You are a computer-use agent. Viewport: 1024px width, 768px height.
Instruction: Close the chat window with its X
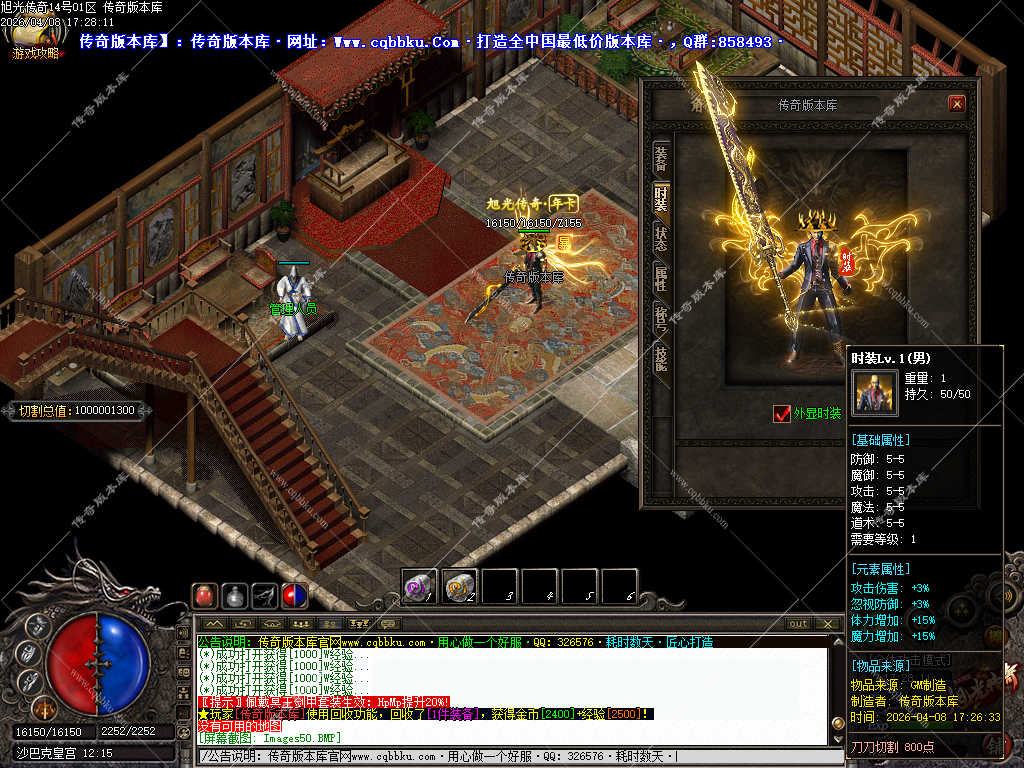(827, 624)
